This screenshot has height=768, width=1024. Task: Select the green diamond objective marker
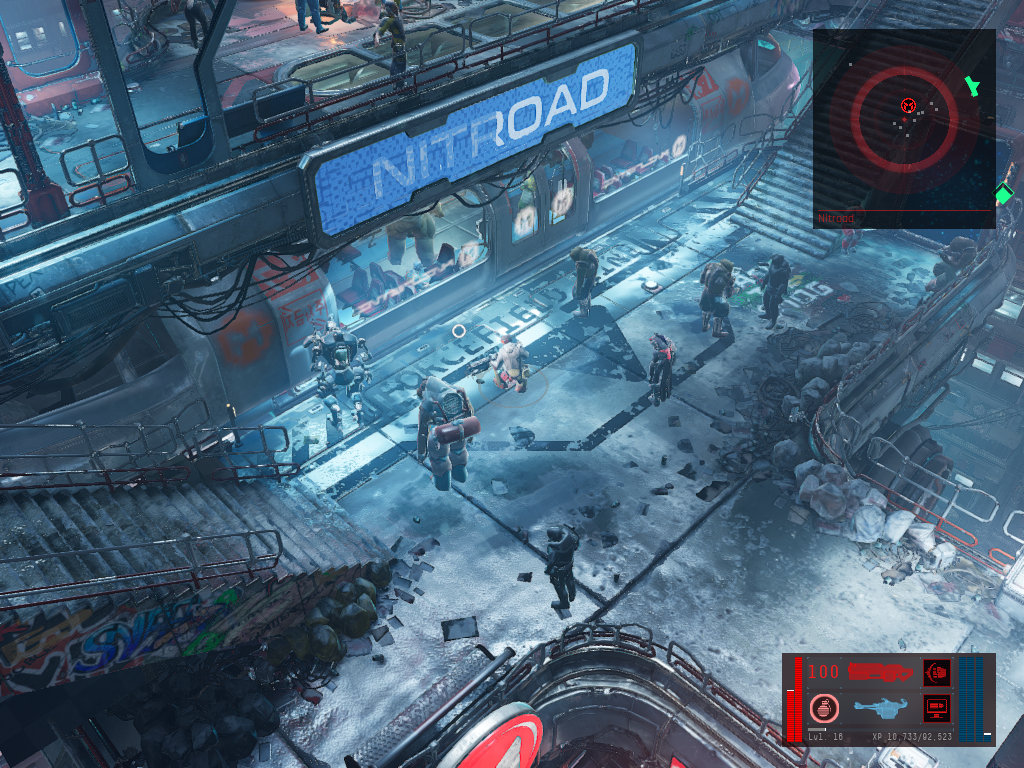click(x=1003, y=193)
